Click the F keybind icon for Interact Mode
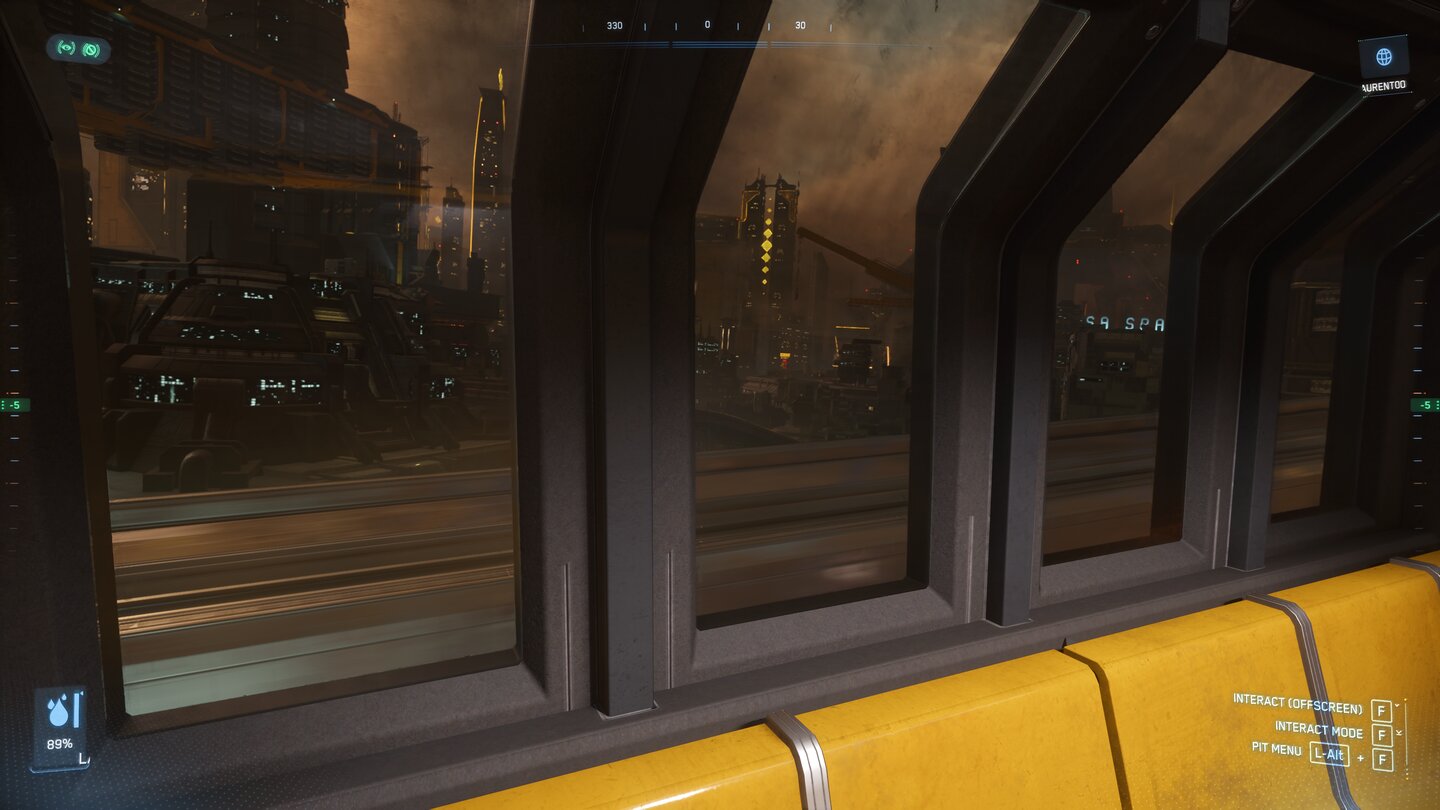Image resolution: width=1440 pixels, height=810 pixels. pos(1382,732)
